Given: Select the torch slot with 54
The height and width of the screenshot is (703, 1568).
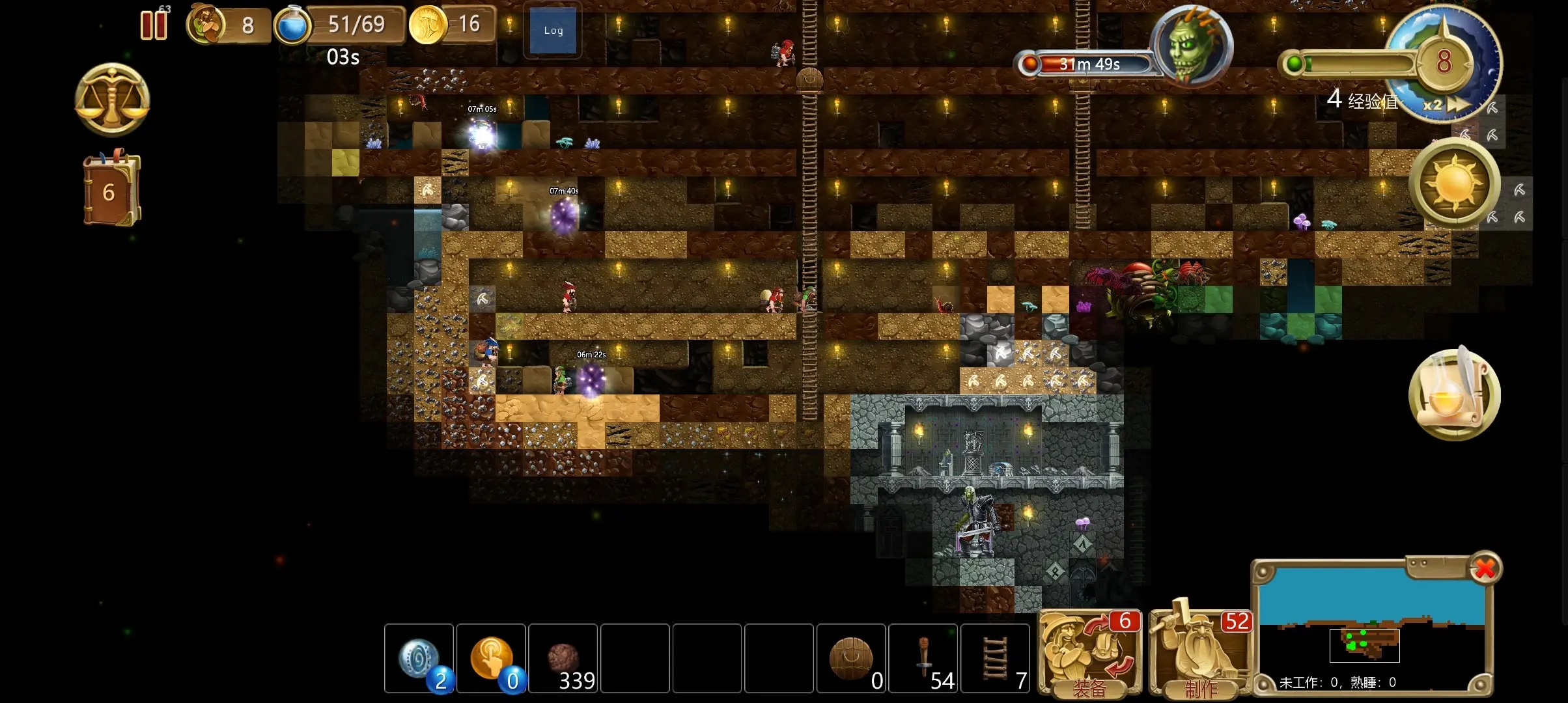Looking at the screenshot, I should pos(923,659).
